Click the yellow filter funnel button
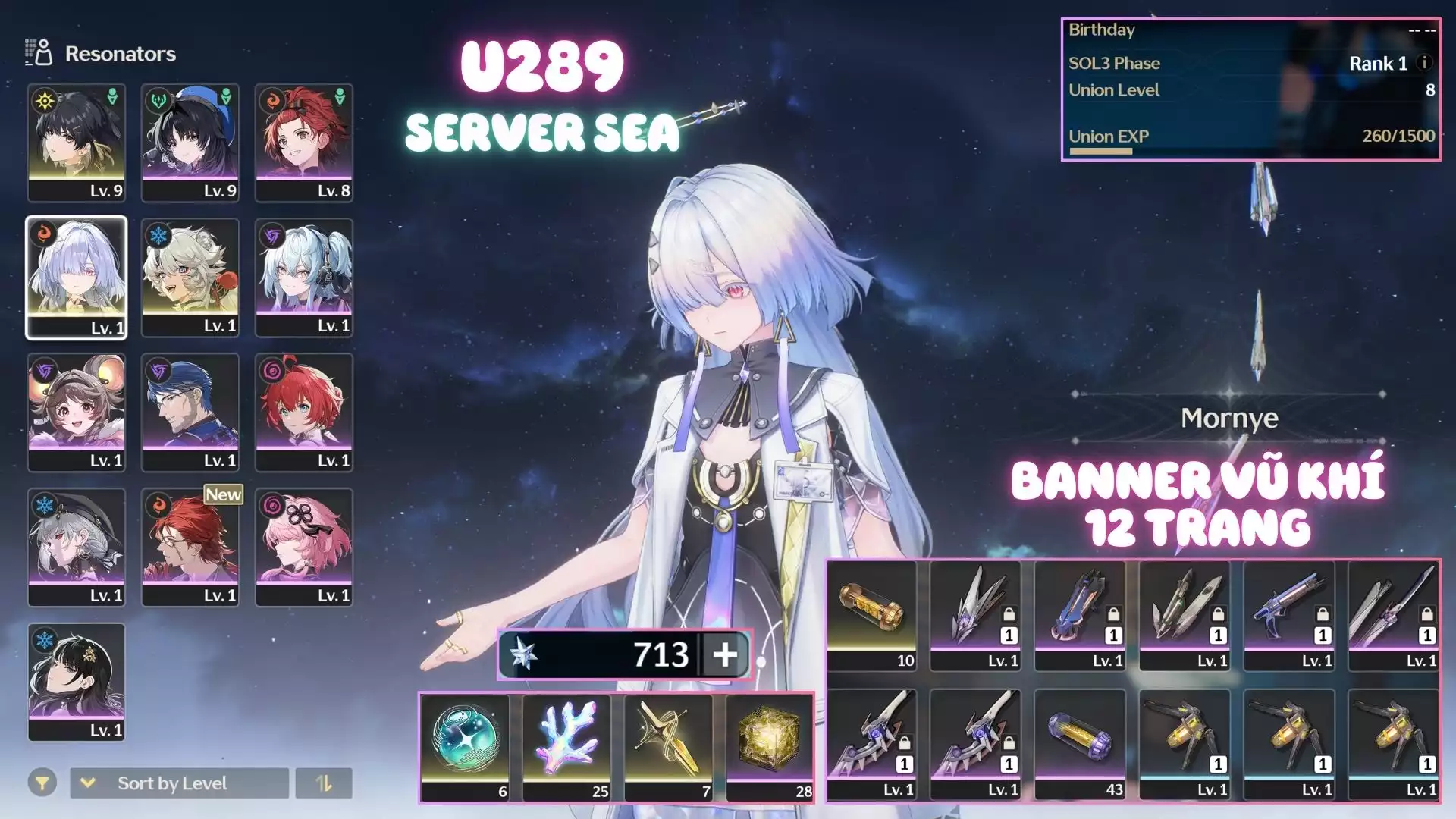This screenshot has height=819, width=1456. 42,783
